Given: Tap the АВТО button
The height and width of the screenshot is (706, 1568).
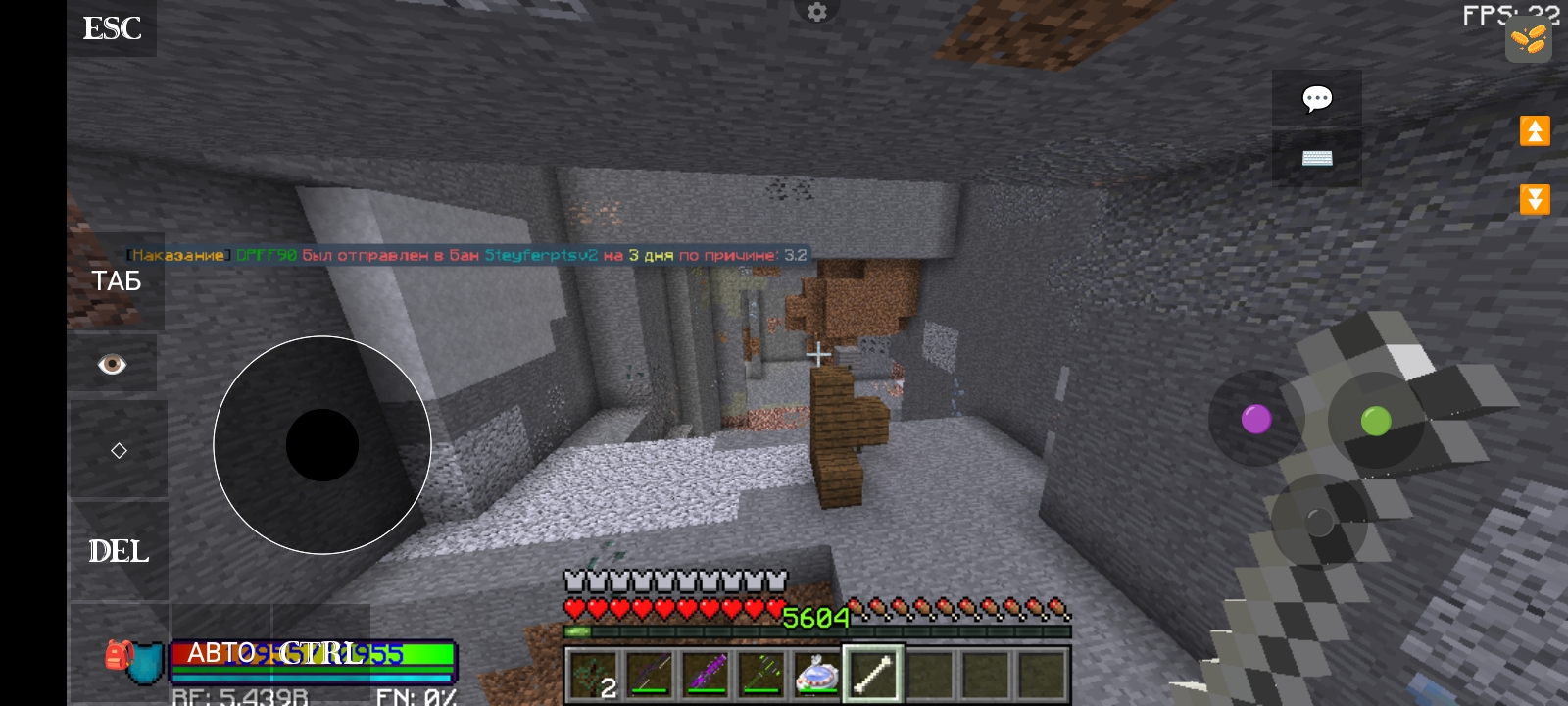Looking at the screenshot, I should pos(220,653).
